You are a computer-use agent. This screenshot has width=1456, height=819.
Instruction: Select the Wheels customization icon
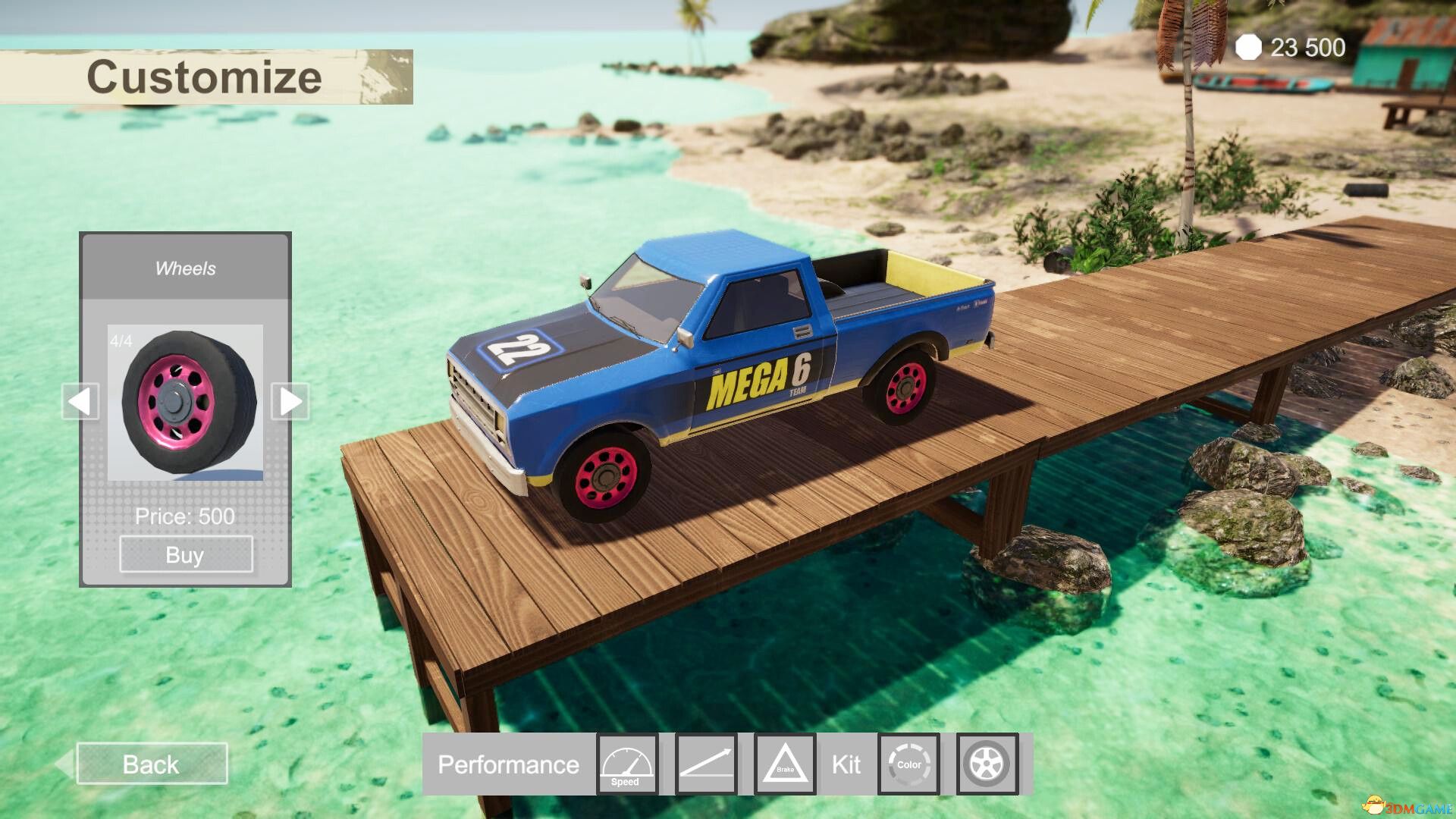click(x=986, y=764)
